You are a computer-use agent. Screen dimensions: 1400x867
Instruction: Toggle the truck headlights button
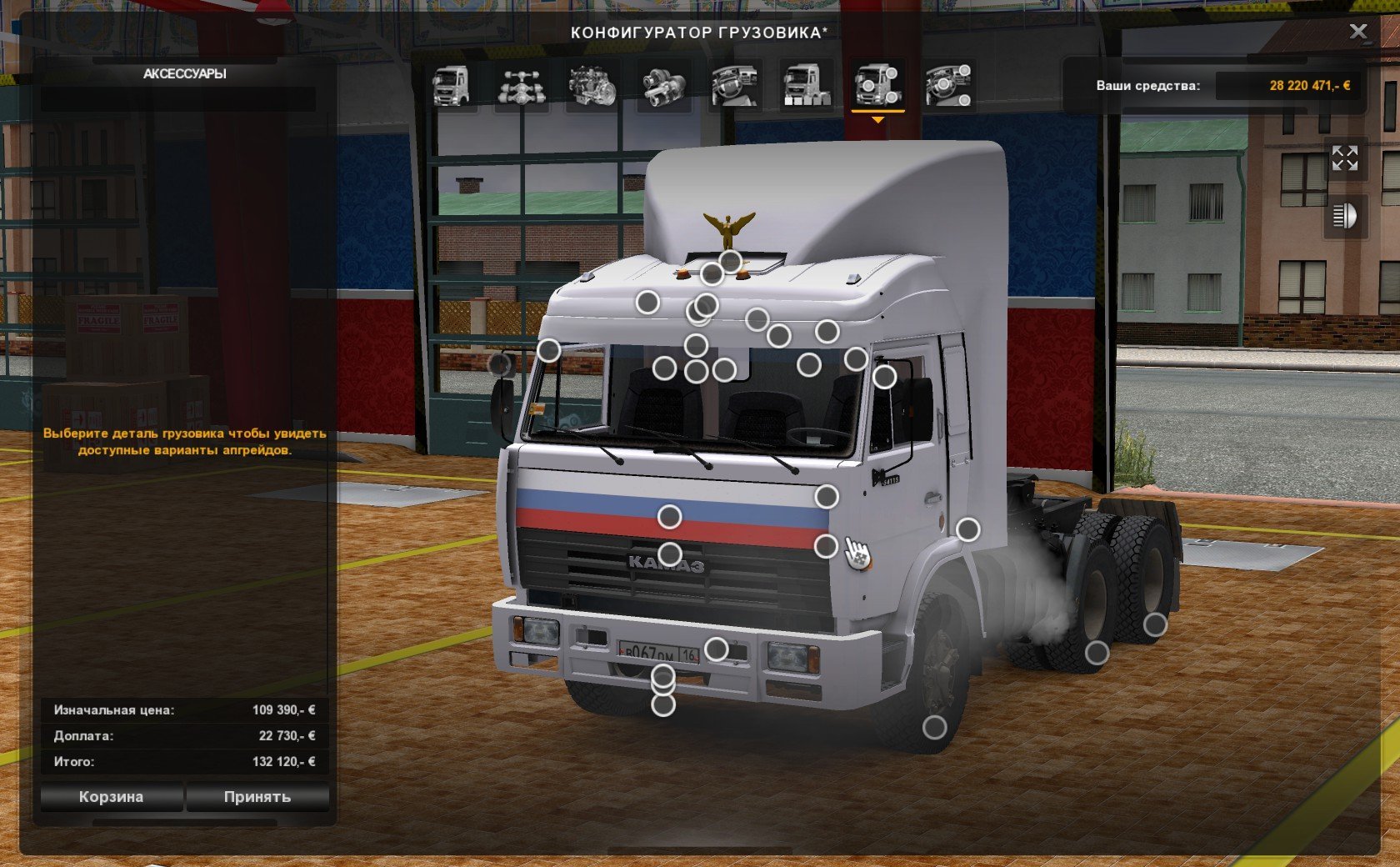coord(1344,217)
